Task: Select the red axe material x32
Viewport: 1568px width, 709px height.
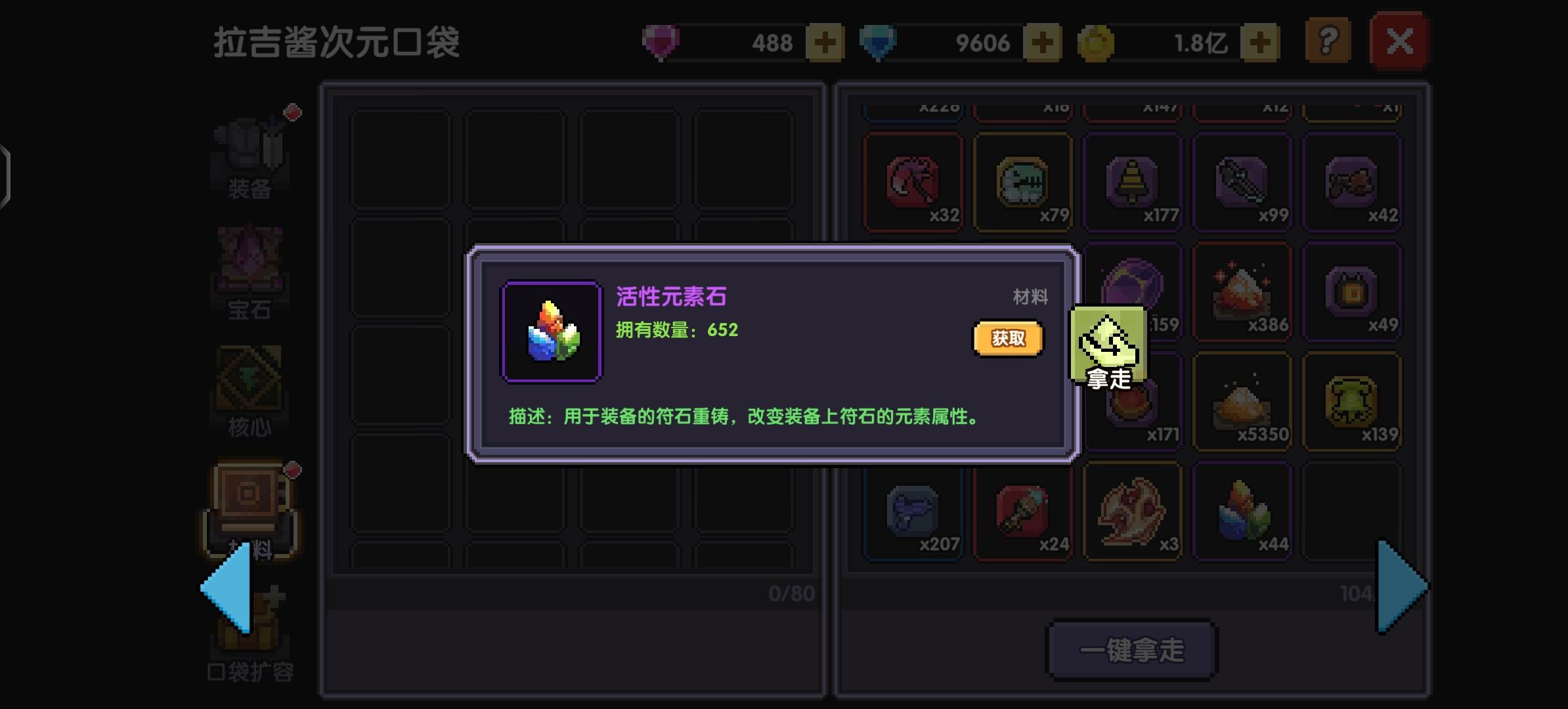Action: point(913,182)
